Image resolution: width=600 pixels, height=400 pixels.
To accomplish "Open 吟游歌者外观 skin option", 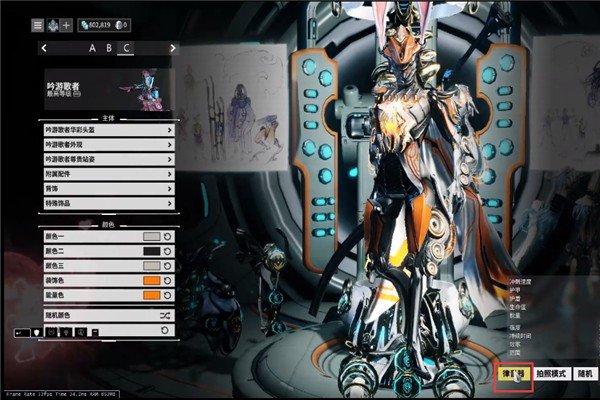I will click(x=108, y=144).
